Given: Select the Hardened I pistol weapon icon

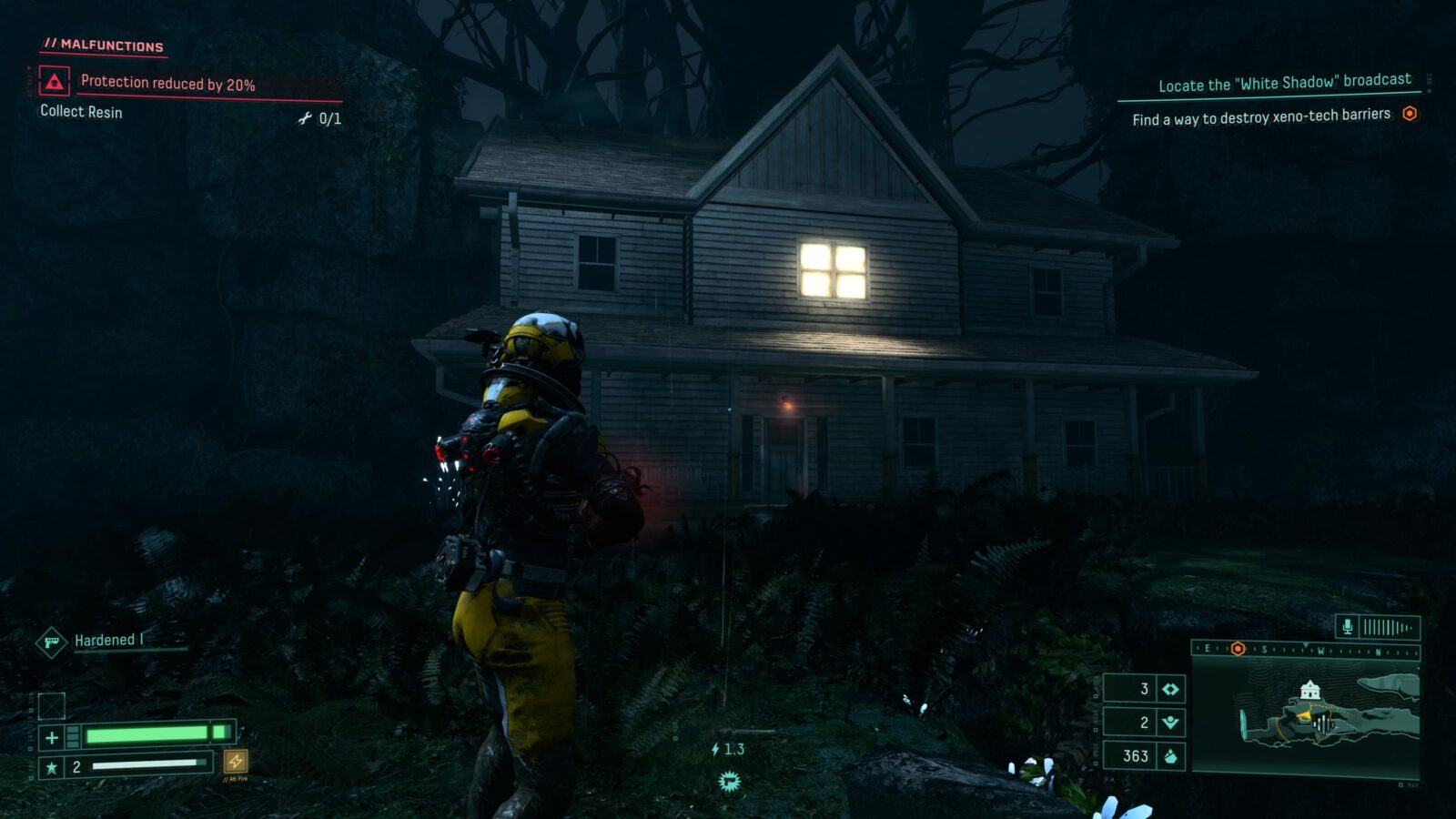Looking at the screenshot, I should [x=52, y=642].
